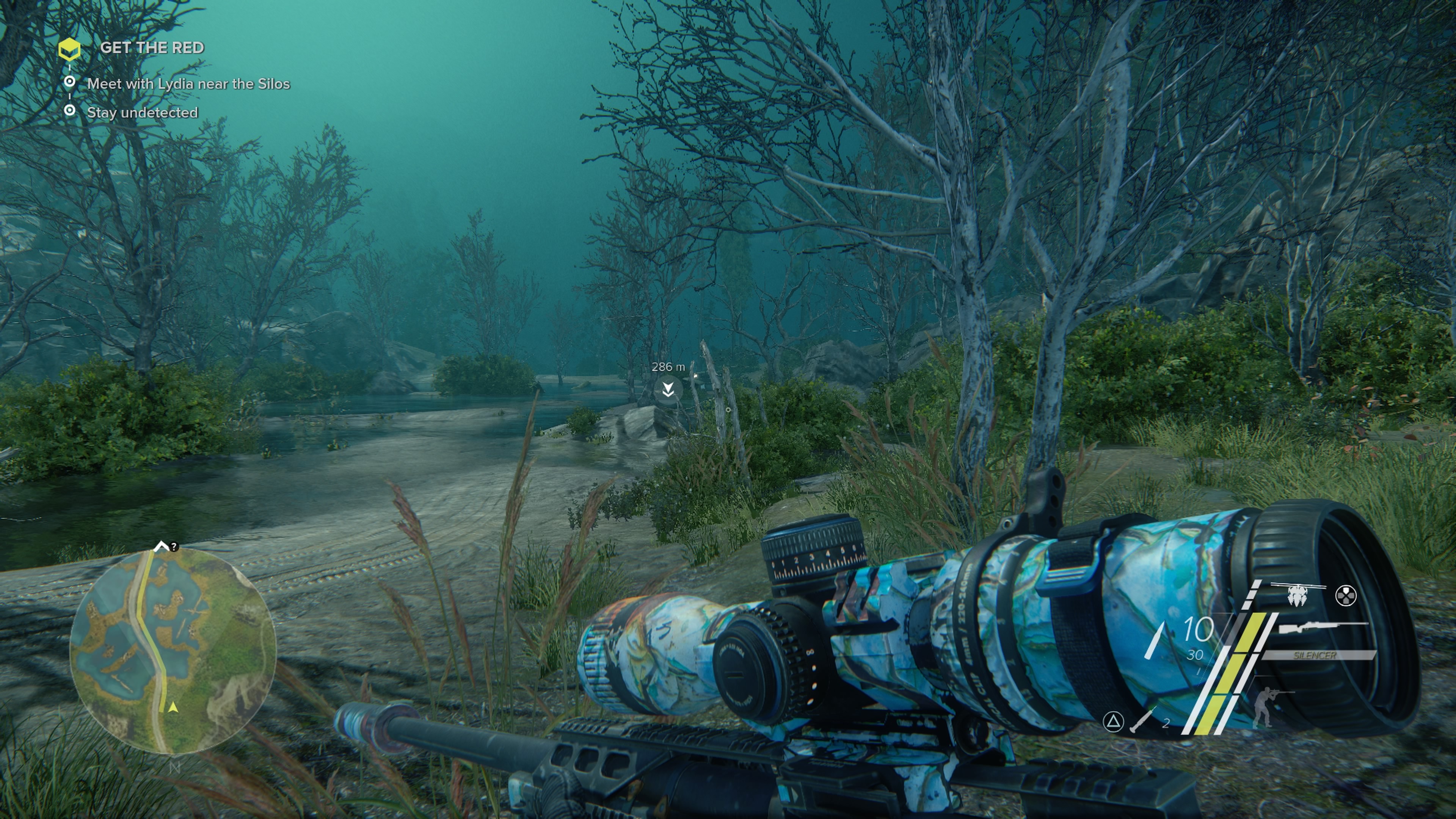
Task: Click the yellow player arrow on minimap
Action: coord(173,707)
